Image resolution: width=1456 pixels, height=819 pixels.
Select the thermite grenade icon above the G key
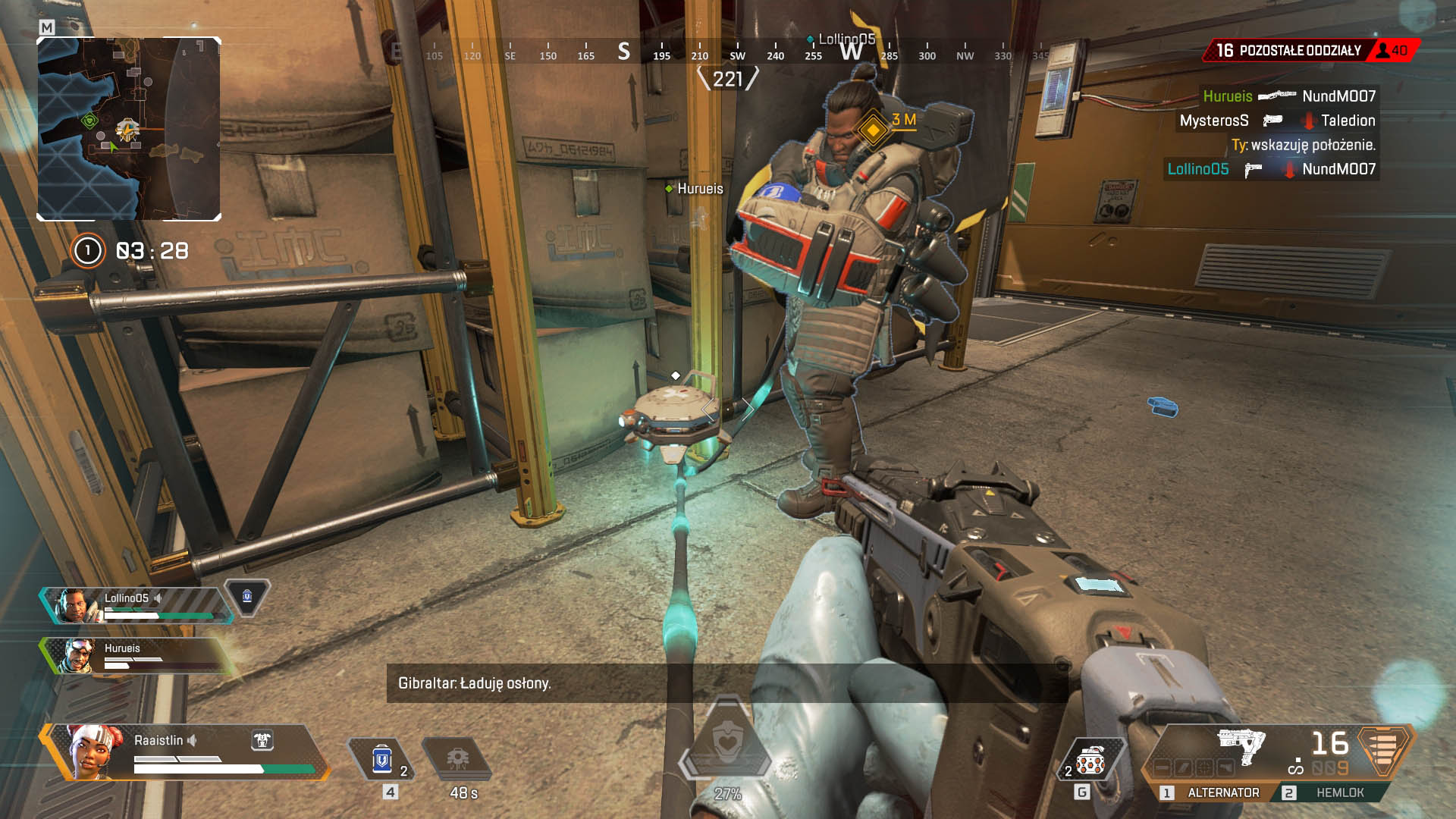point(1090,758)
